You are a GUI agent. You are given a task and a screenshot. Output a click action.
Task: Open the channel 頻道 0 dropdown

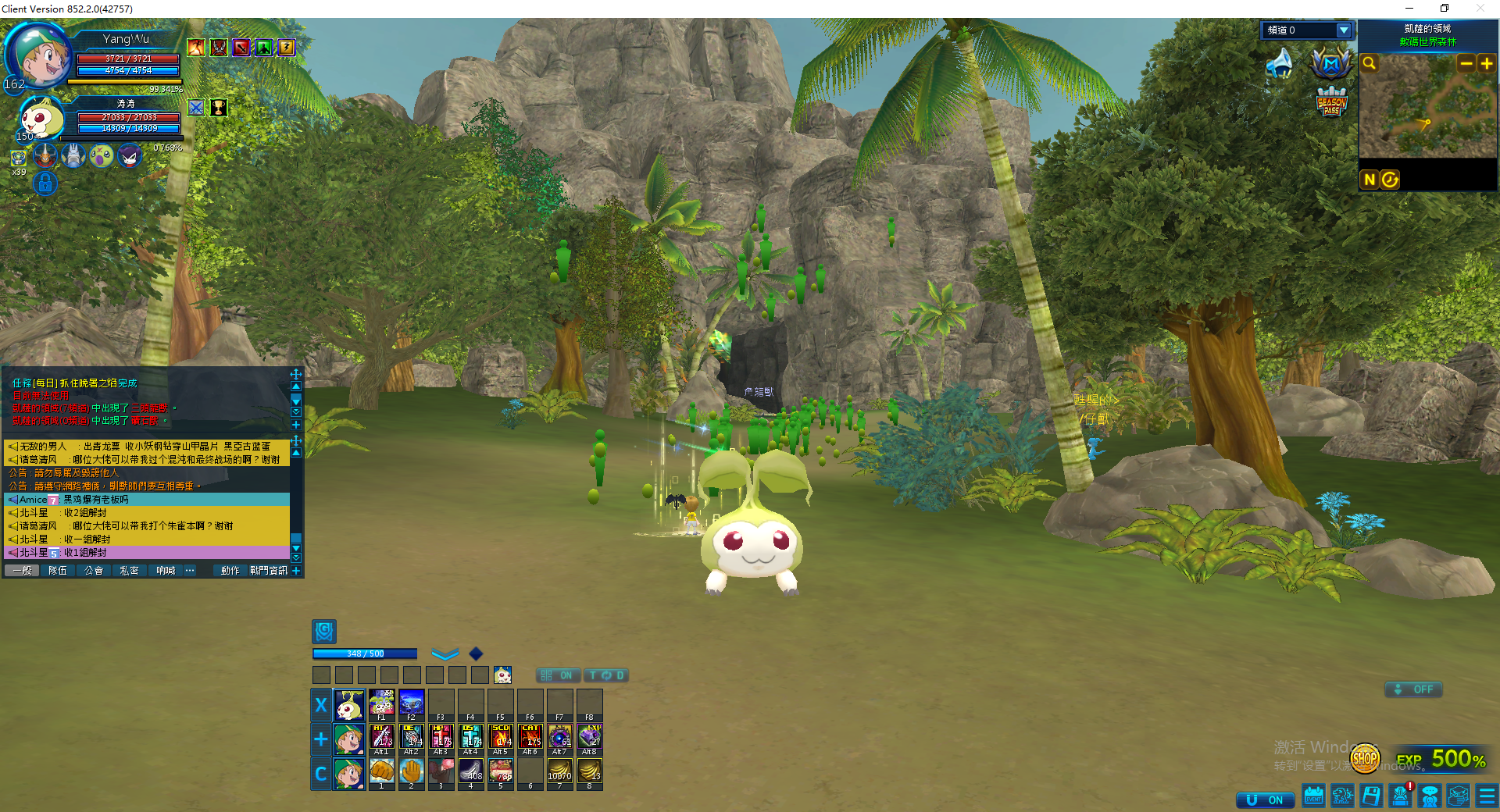[x=1344, y=30]
